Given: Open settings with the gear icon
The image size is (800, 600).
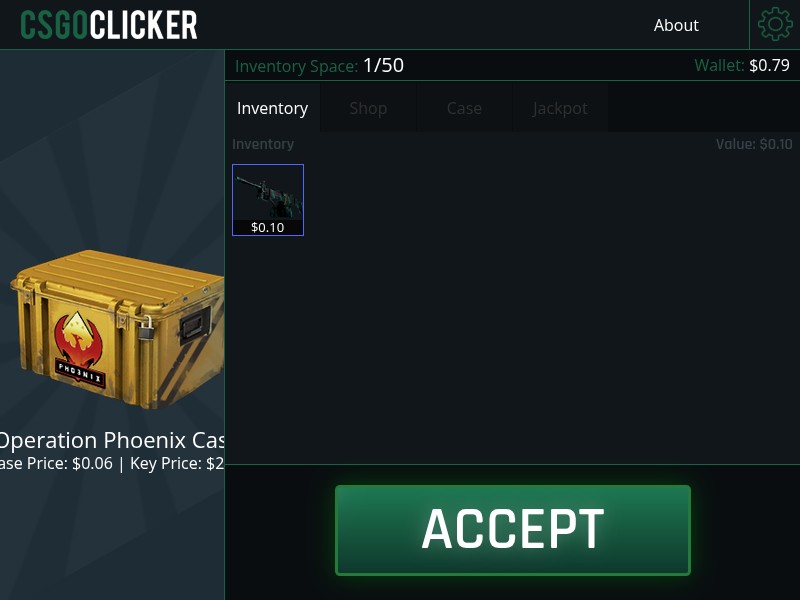Looking at the screenshot, I should click(775, 25).
